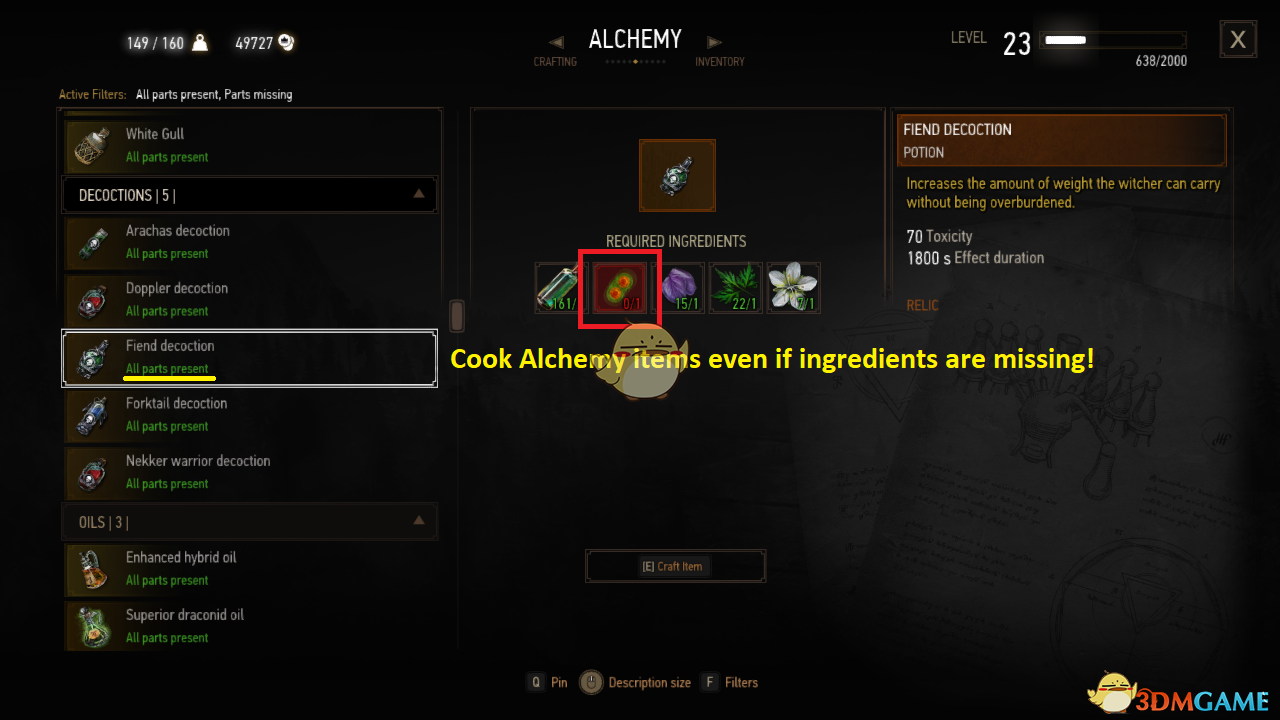The width and height of the screenshot is (1280, 720).
Task: Select the green bottle ingredient slot
Action: [562, 288]
